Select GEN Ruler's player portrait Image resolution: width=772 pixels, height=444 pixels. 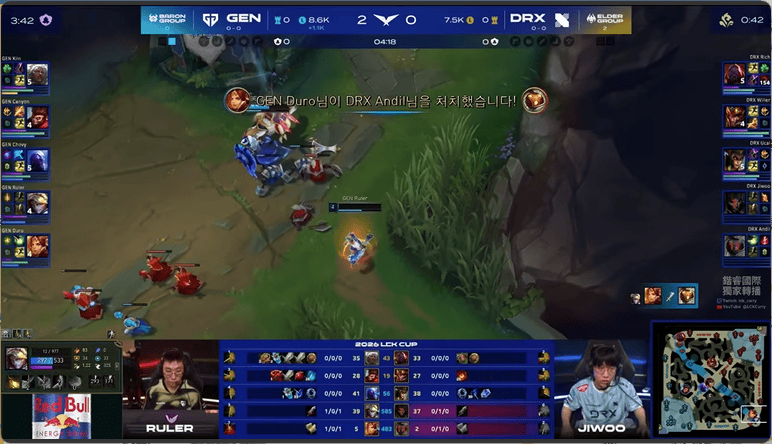(37, 203)
